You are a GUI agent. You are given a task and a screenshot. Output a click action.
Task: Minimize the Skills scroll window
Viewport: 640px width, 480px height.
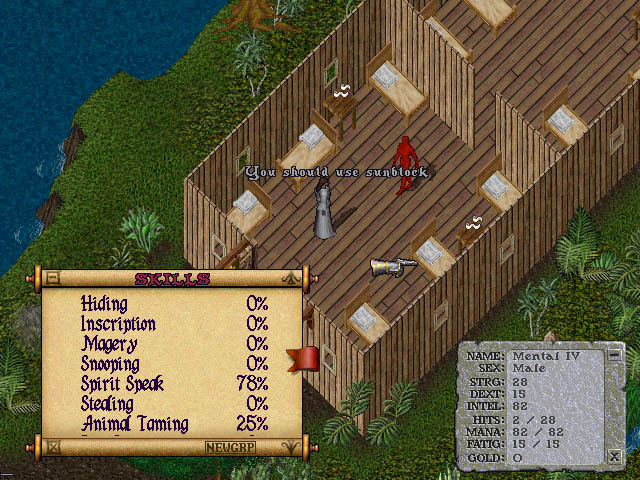(x=53, y=278)
